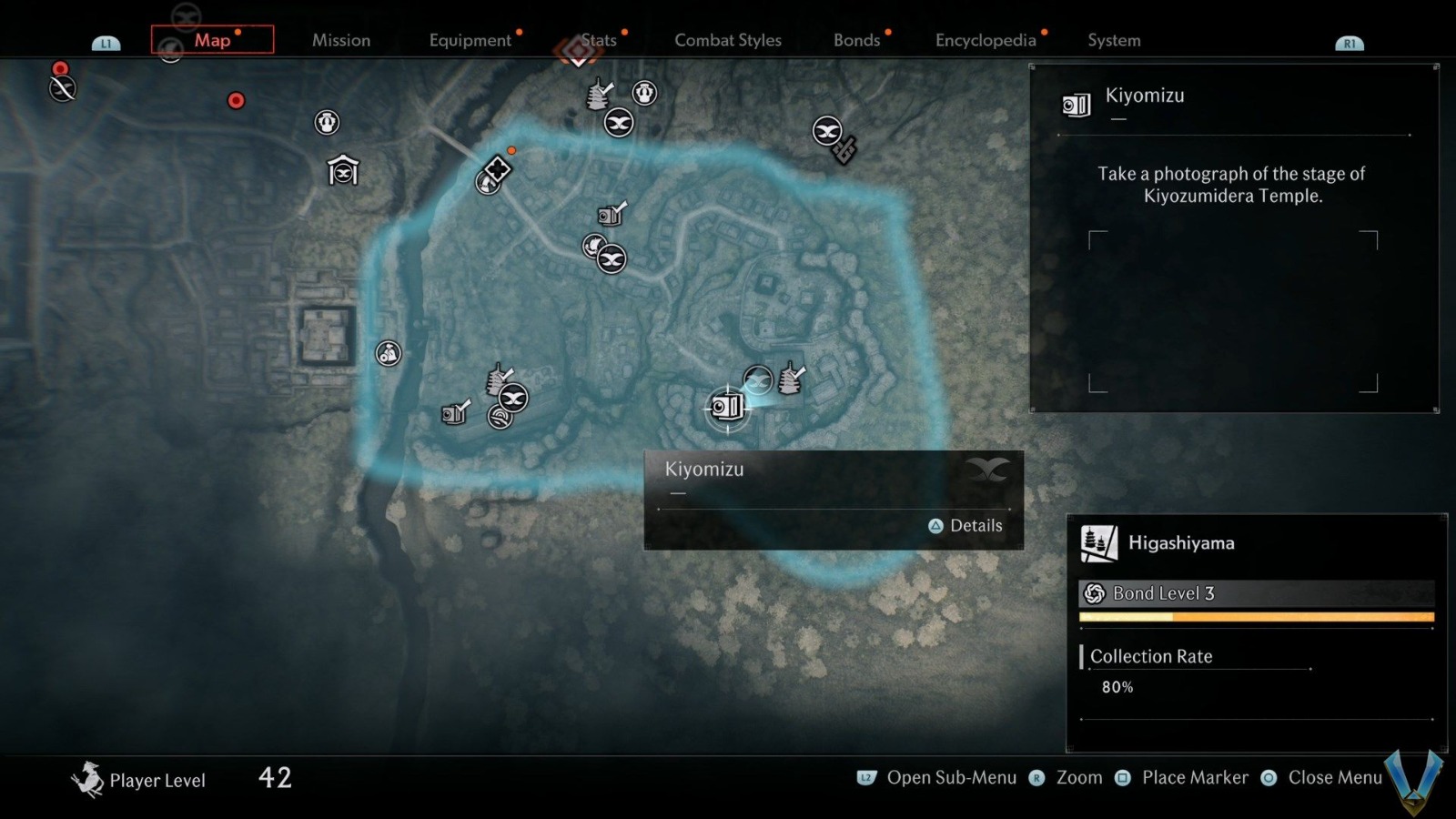Open the Bonds tab
This screenshot has height=819, width=1456.
pos(856,40)
